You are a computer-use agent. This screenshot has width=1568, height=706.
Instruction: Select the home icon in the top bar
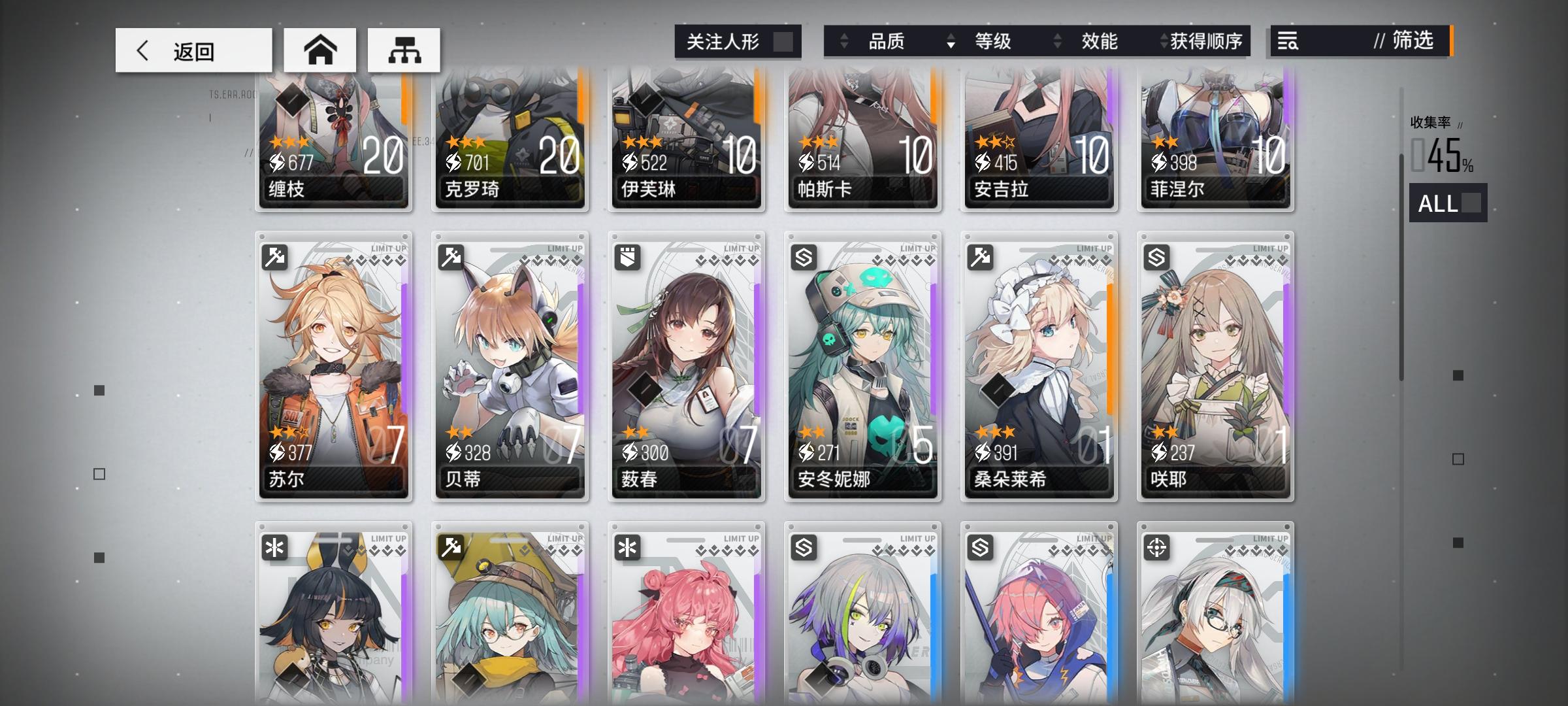(x=319, y=49)
